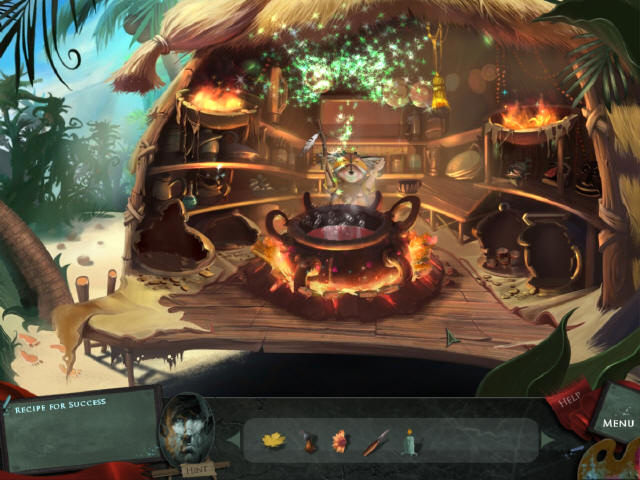Viewport: 640px width, 480px height.
Task: Select the red-handled knife item
Action: point(375,442)
